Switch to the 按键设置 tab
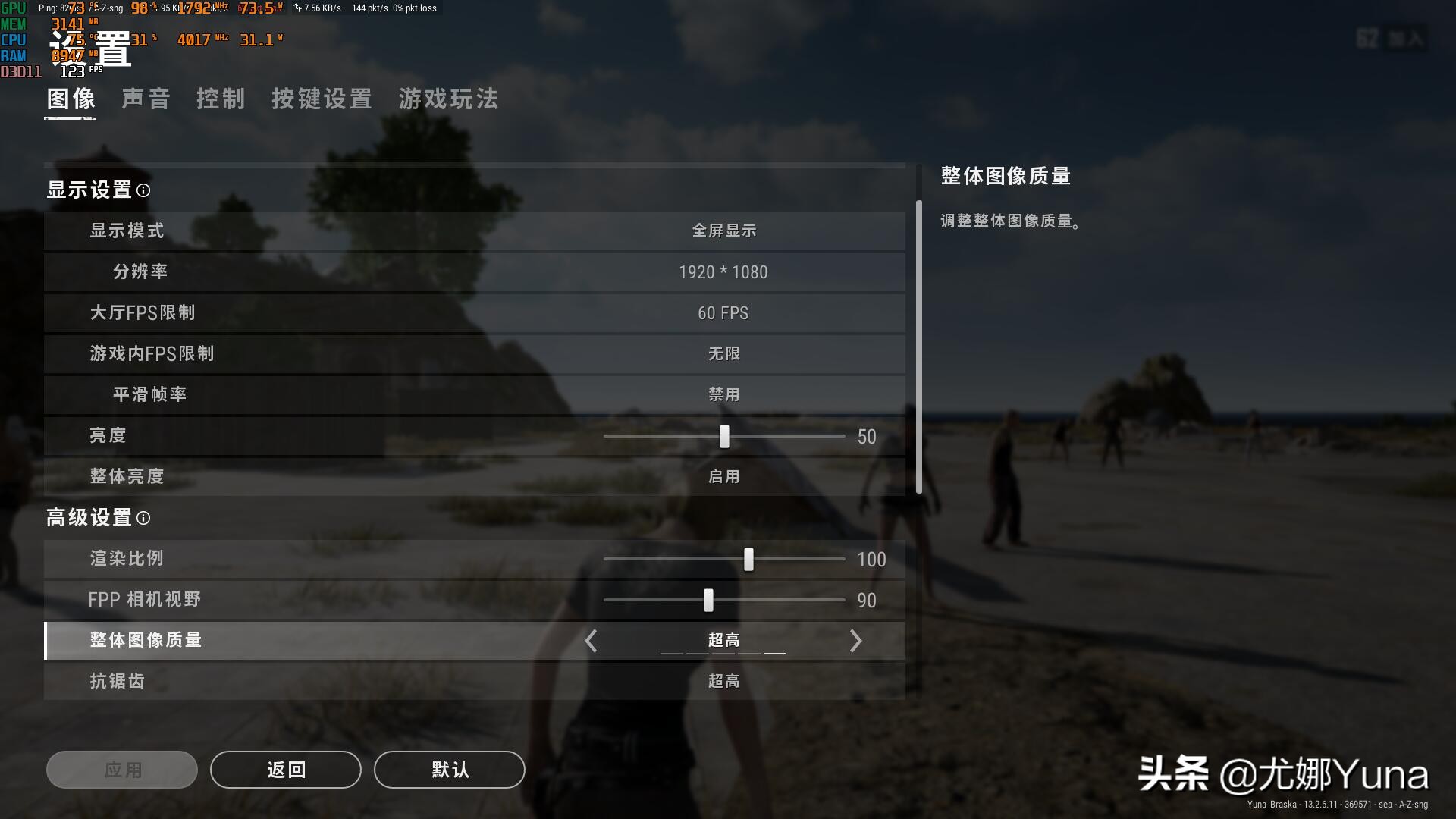The width and height of the screenshot is (1456, 819). (322, 99)
